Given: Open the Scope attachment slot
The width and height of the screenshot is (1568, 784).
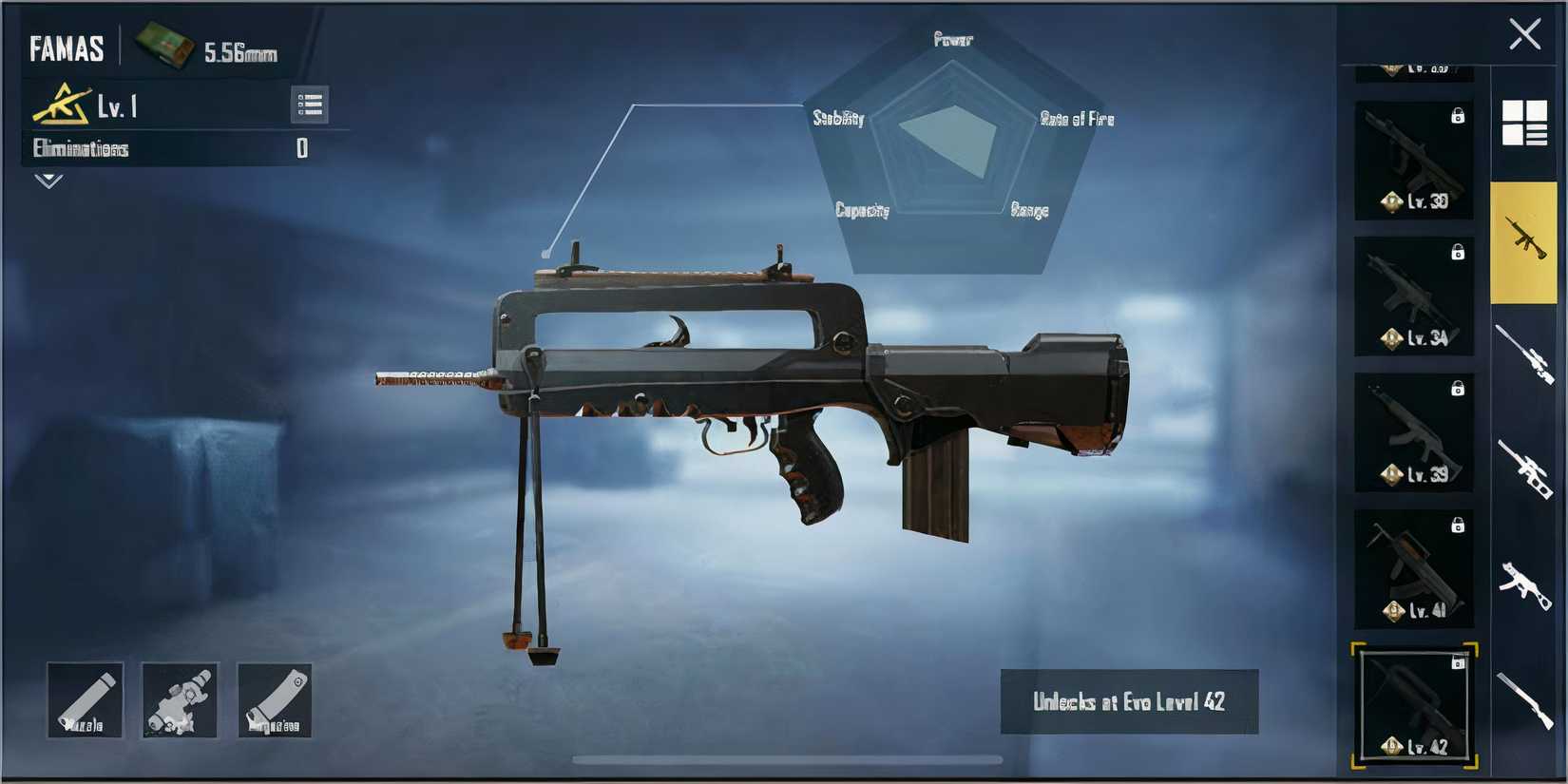Looking at the screenshot, I should coord(180,700).
